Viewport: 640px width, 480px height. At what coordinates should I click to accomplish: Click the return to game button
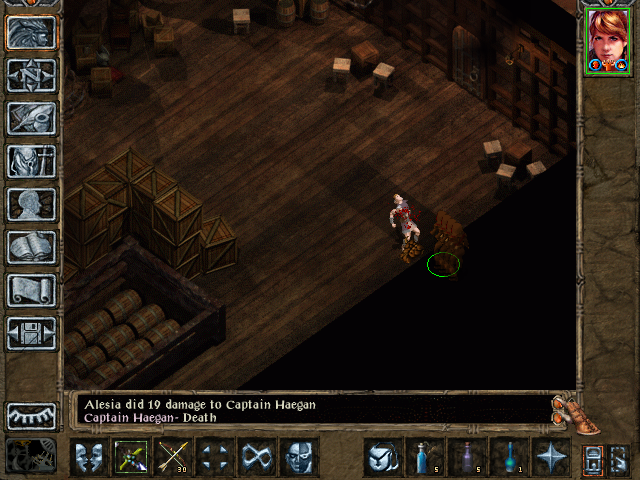(32, 33)
